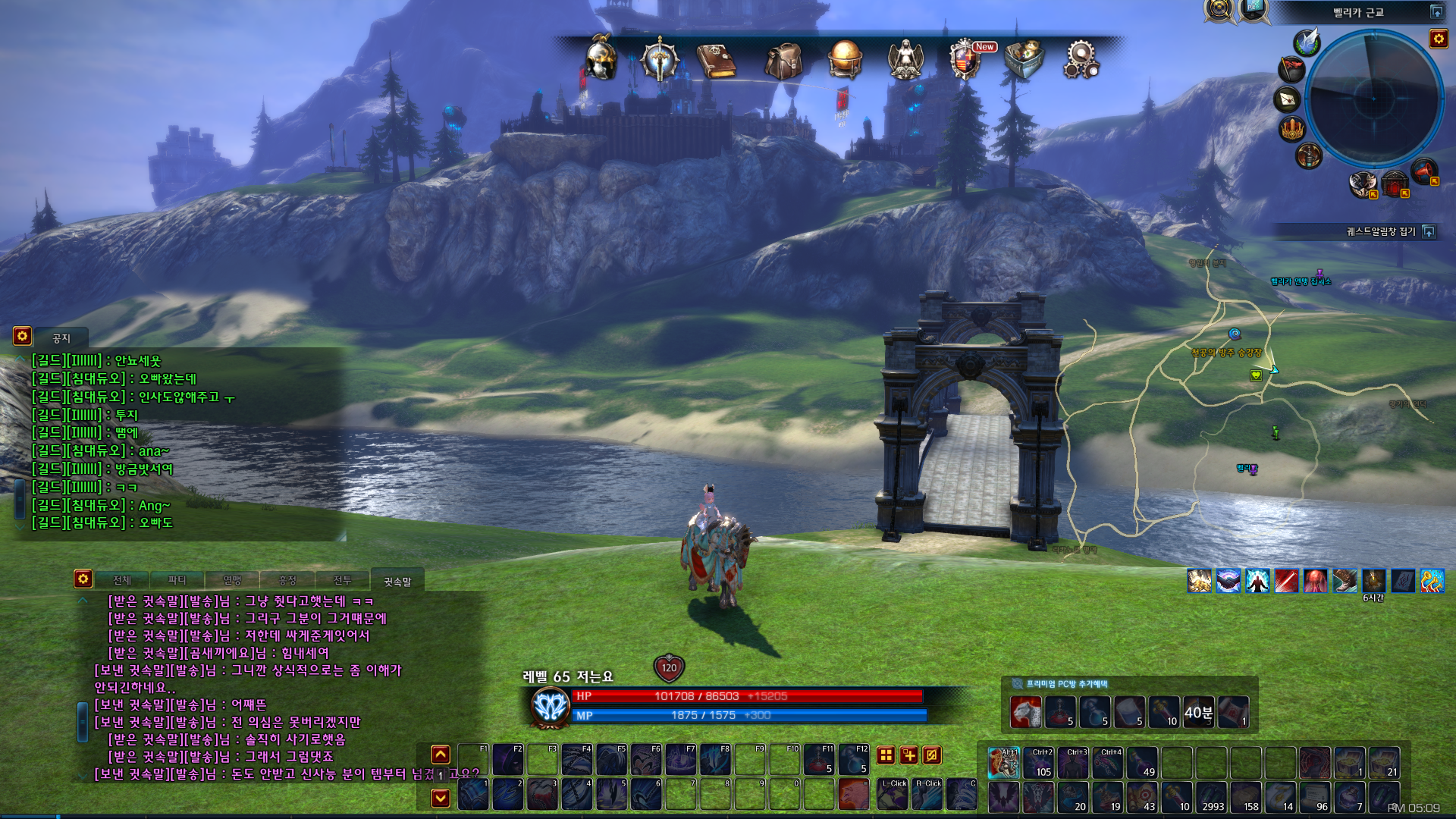Switch to the 전투 chat tab
The height and width of the screenshot is (819, 1456).
coord(343,580)
